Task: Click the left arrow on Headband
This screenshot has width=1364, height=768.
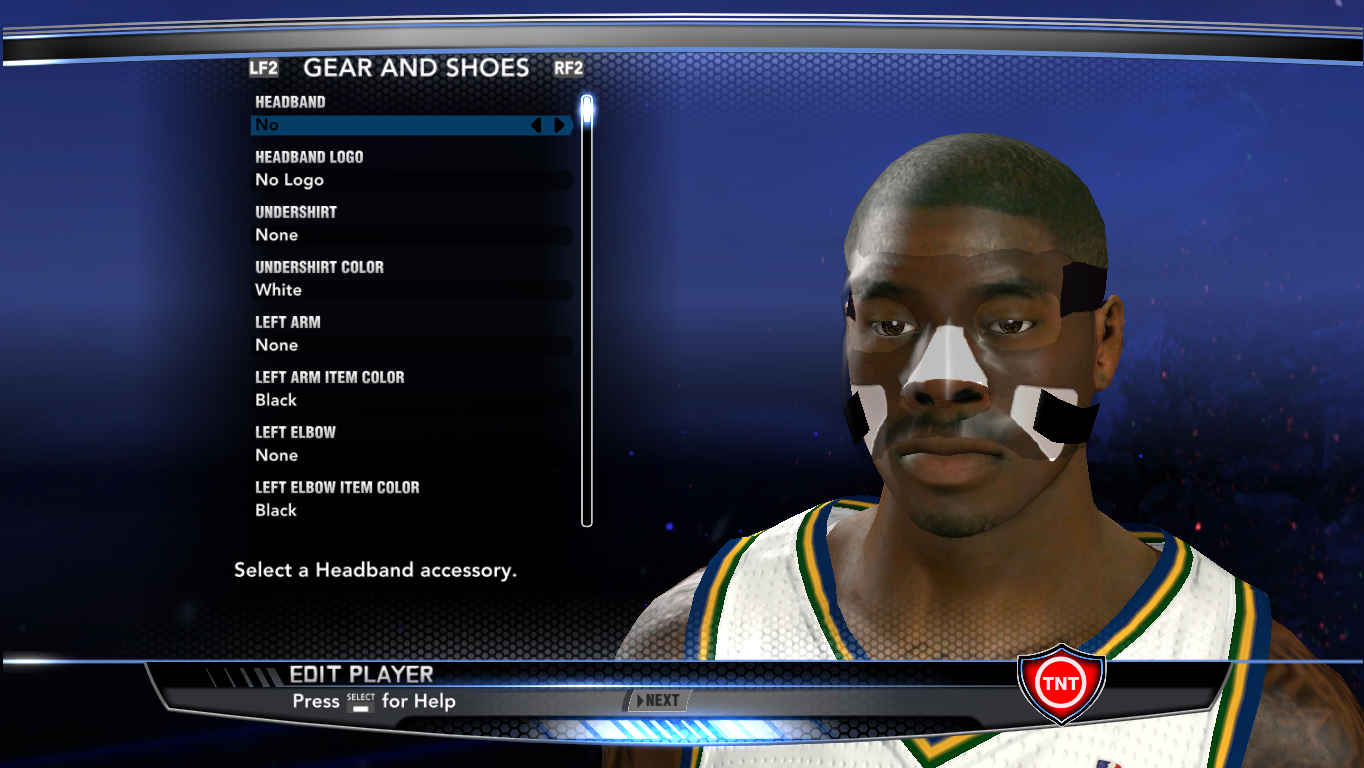Action: click(536, 125)
